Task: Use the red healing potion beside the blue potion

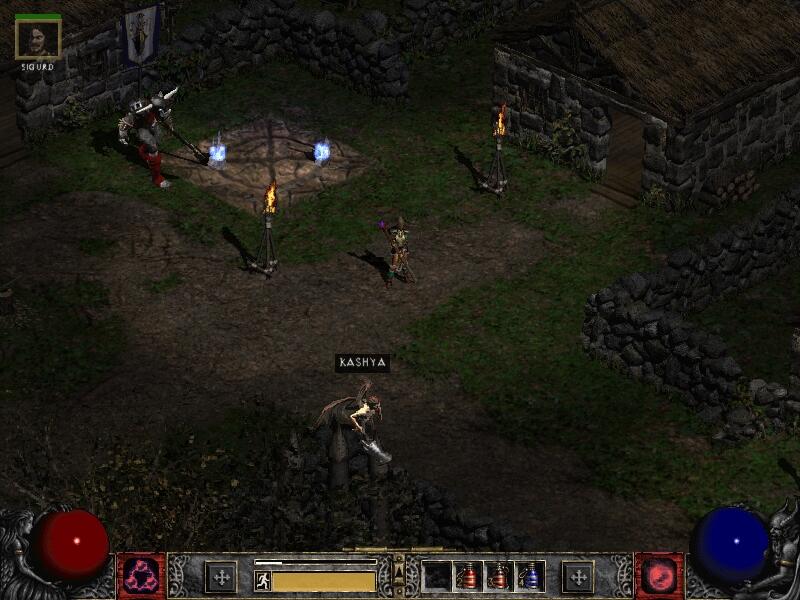Action: click(498, 576)
